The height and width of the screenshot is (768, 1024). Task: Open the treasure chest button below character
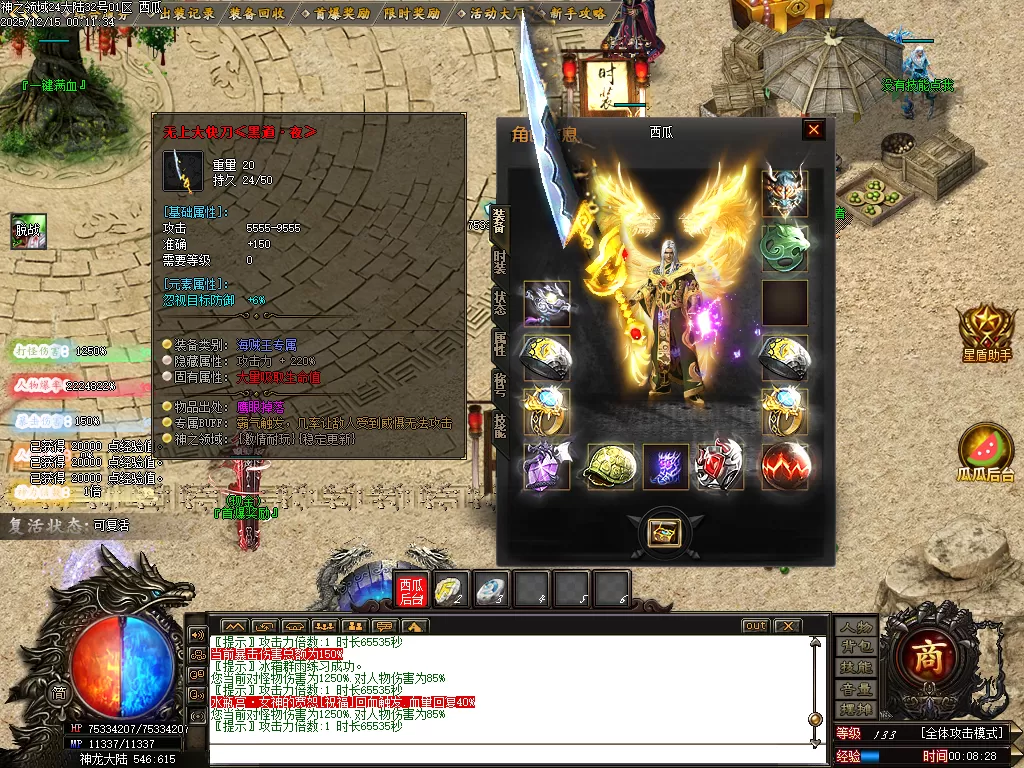click(x=665, y=532)
